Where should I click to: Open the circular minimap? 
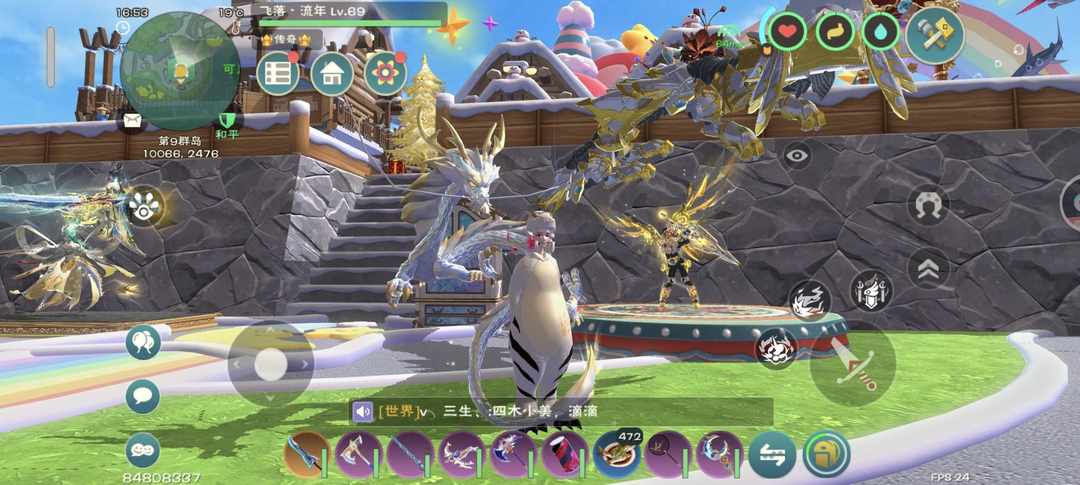178,70
